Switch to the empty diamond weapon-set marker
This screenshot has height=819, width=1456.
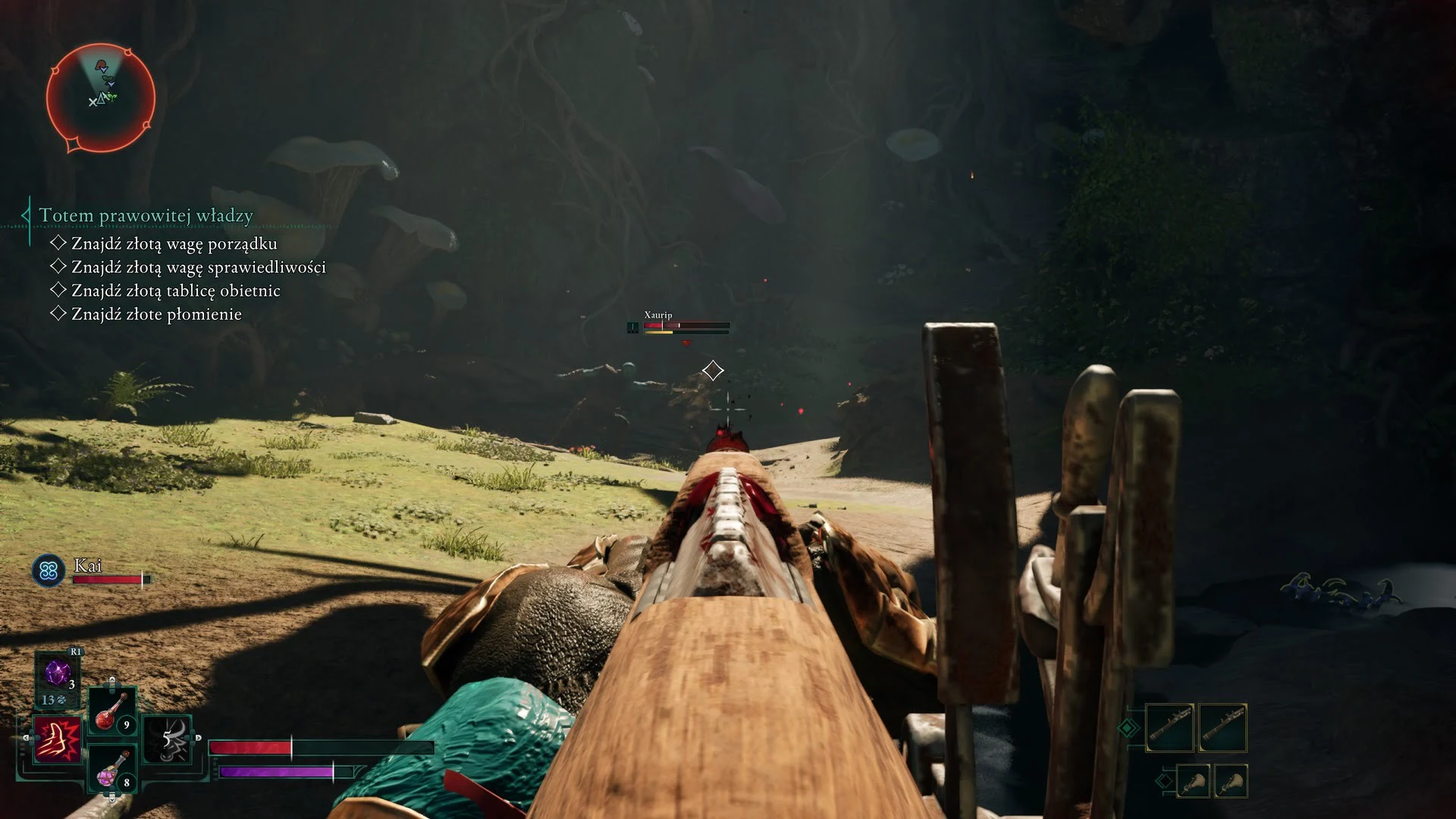coord(1165,781)
